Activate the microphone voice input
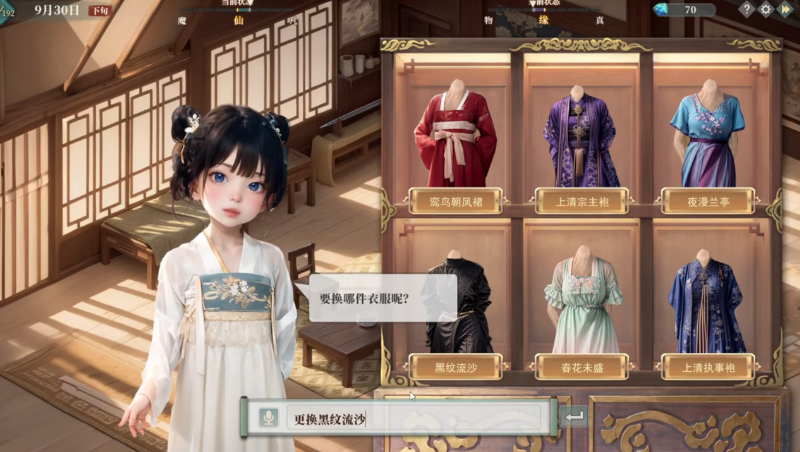The image size is (800, 452). (x=267, y=418)
